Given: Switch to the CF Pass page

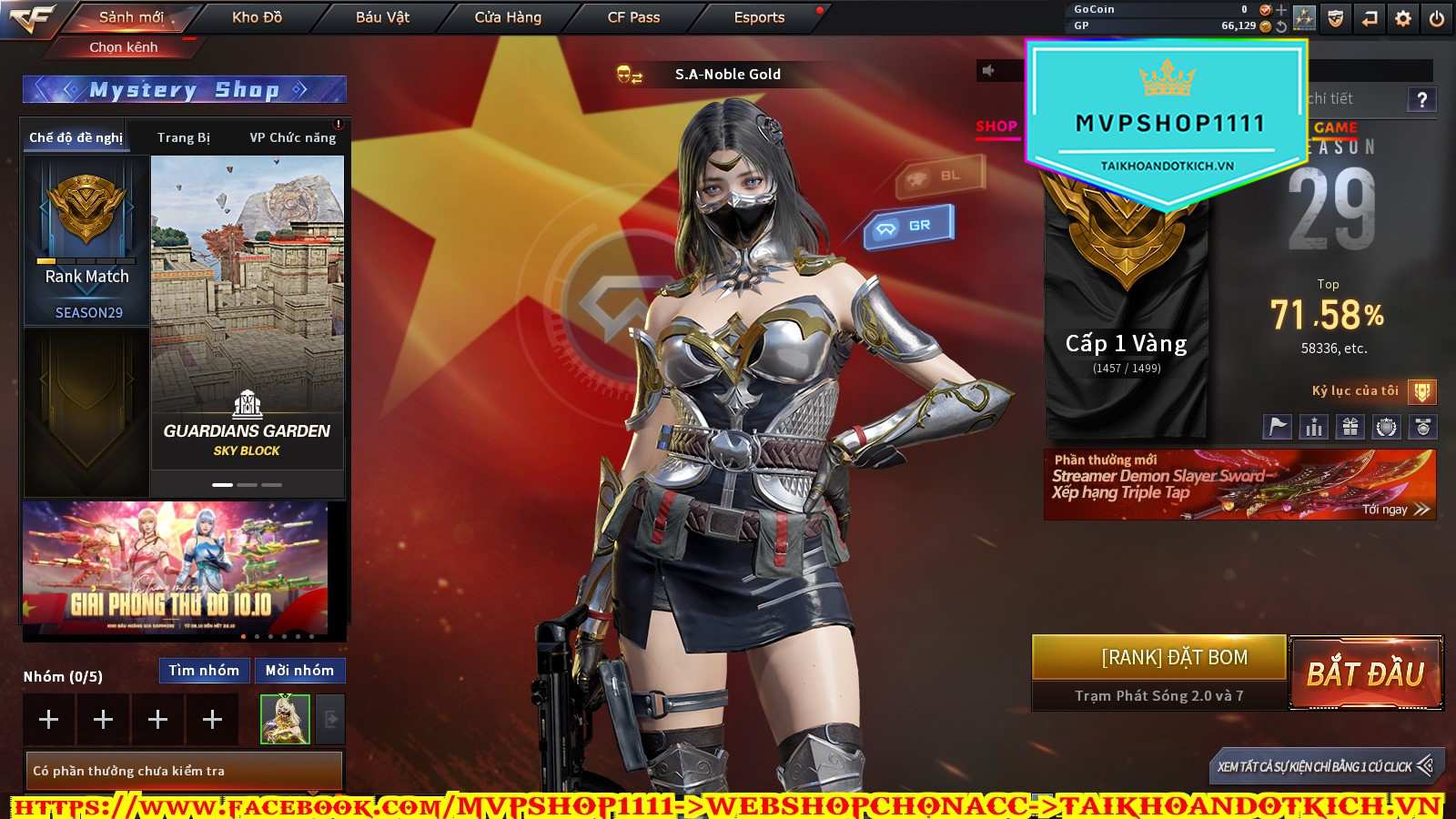Looking at the screenshot, I should pyautogui.click(x=633, y=17).
